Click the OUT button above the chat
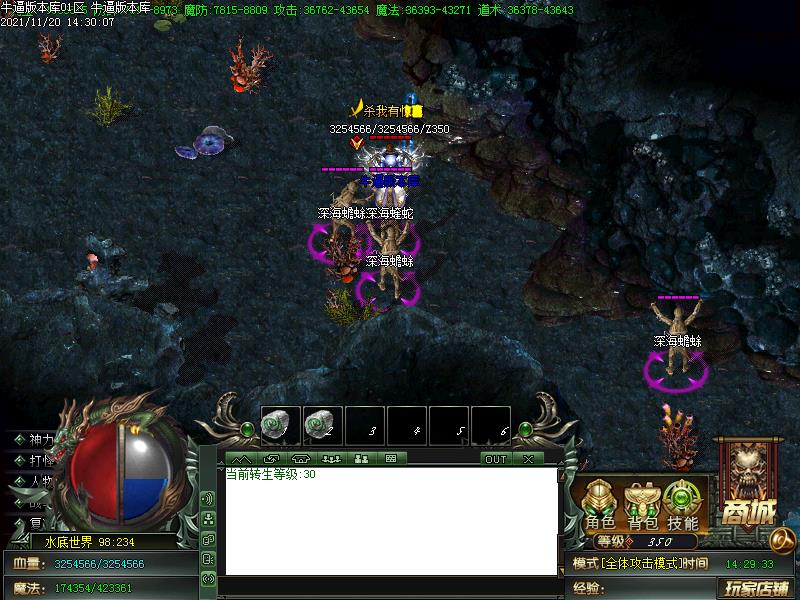 [x=496, y=459]
